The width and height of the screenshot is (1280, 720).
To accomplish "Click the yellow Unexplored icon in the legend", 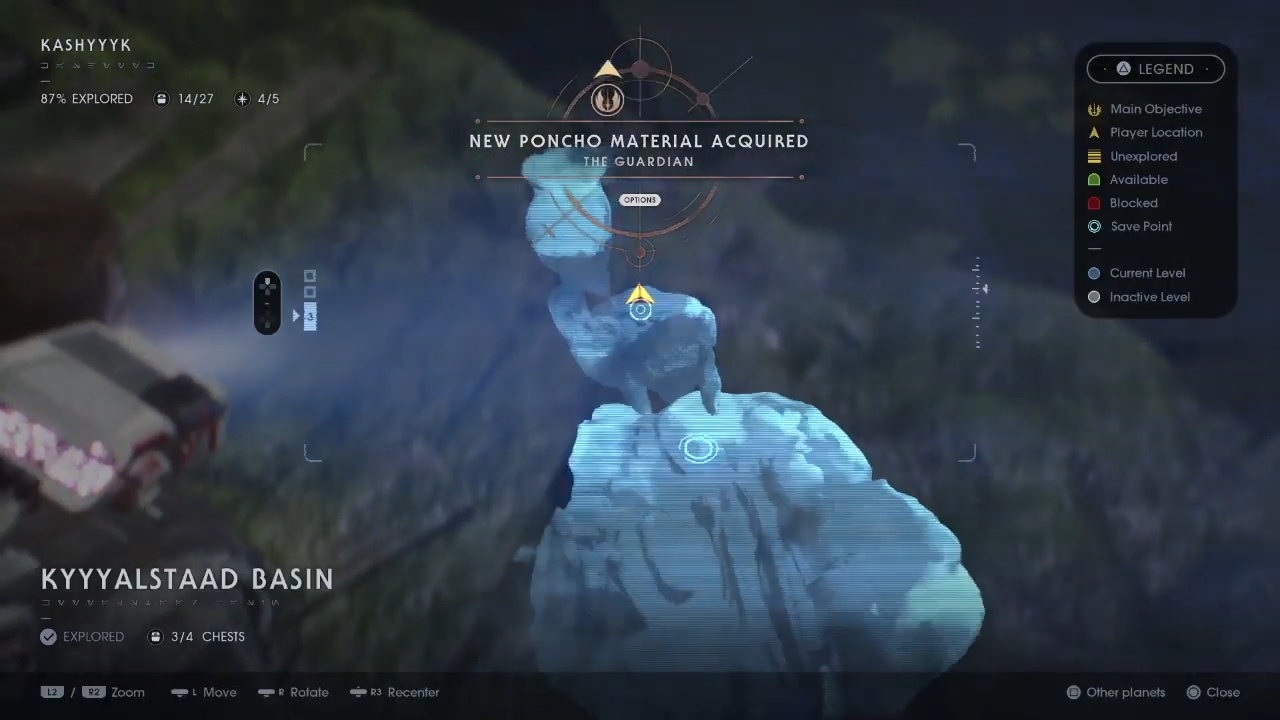I will pyautogui.click(x=1094, y=156).
